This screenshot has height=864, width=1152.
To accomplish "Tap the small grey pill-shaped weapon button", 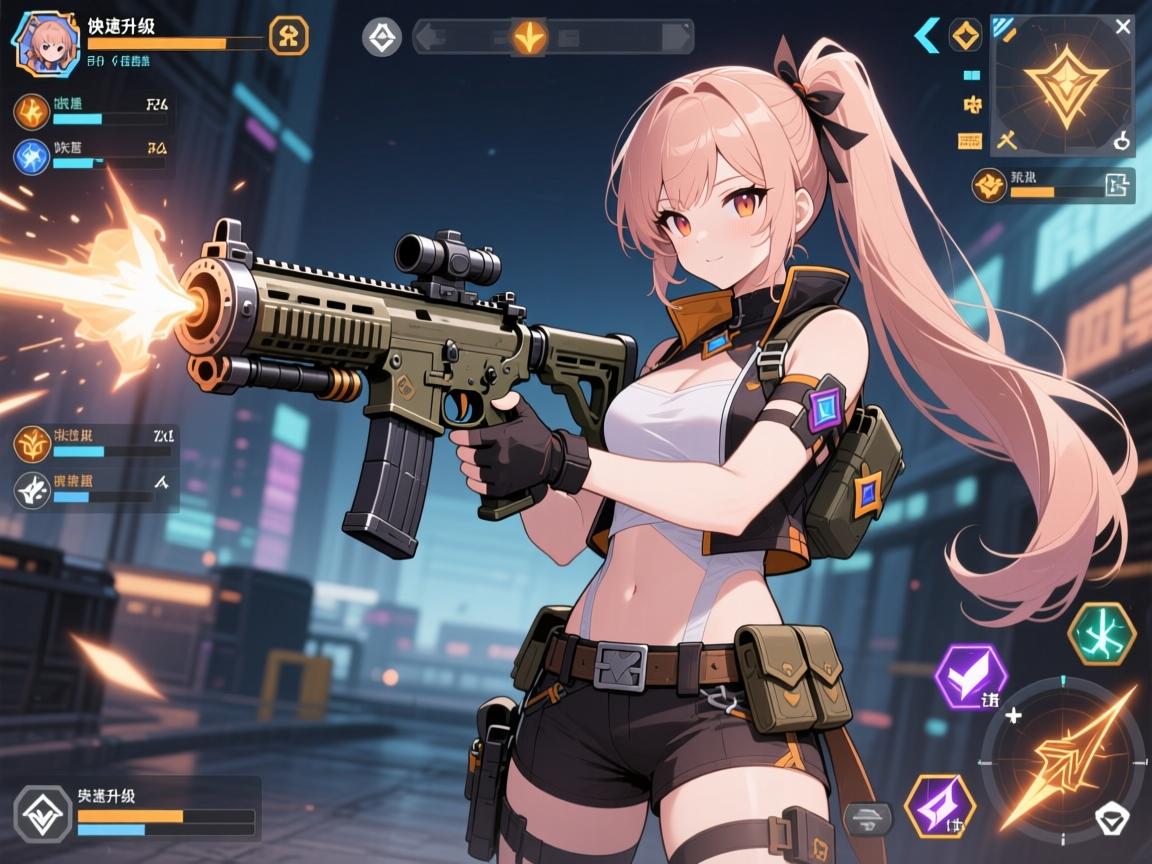I will pyautogui.click(x=867, y=818).
